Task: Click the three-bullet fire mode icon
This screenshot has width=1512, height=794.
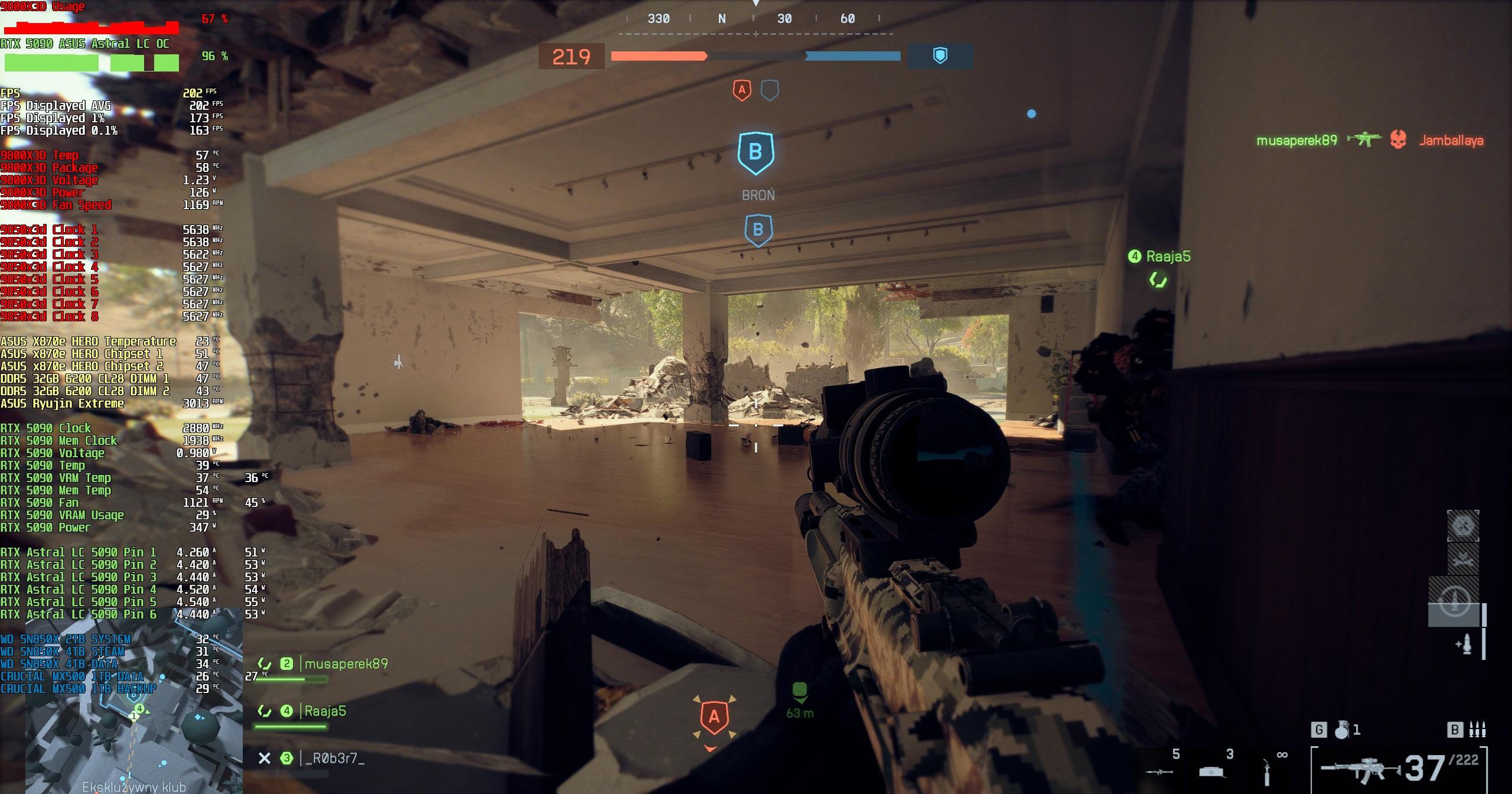Action: pyautogui.click(x=1477, y=730)
